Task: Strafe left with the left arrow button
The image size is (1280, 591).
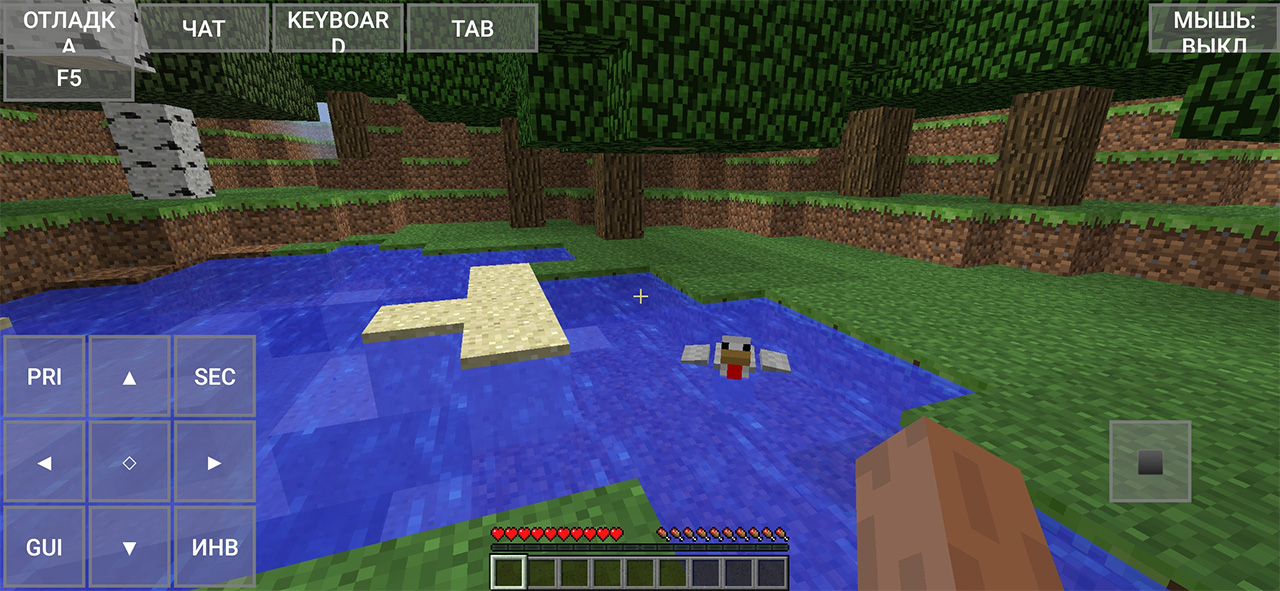Action: click(x=44, y=462)
